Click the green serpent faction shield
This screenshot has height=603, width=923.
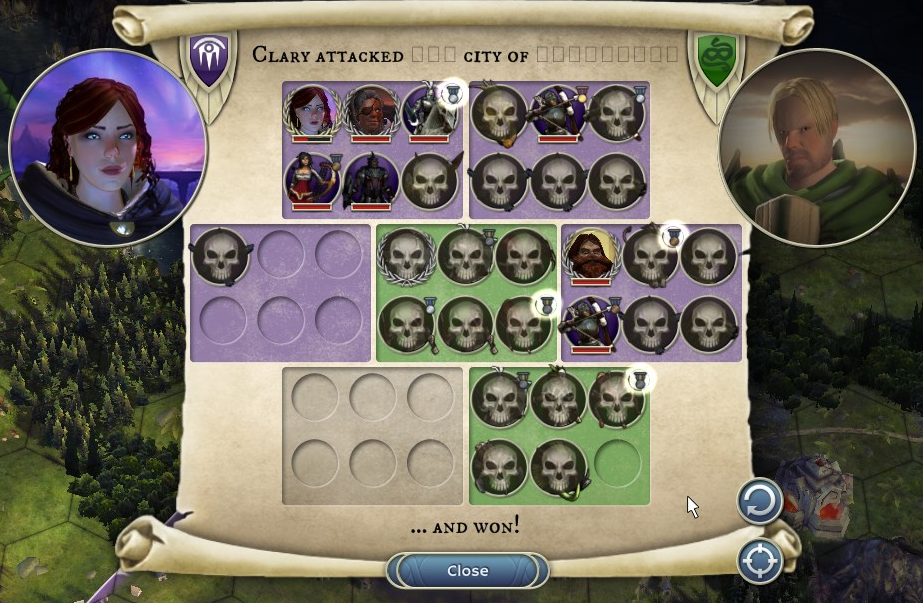point(714,59)
